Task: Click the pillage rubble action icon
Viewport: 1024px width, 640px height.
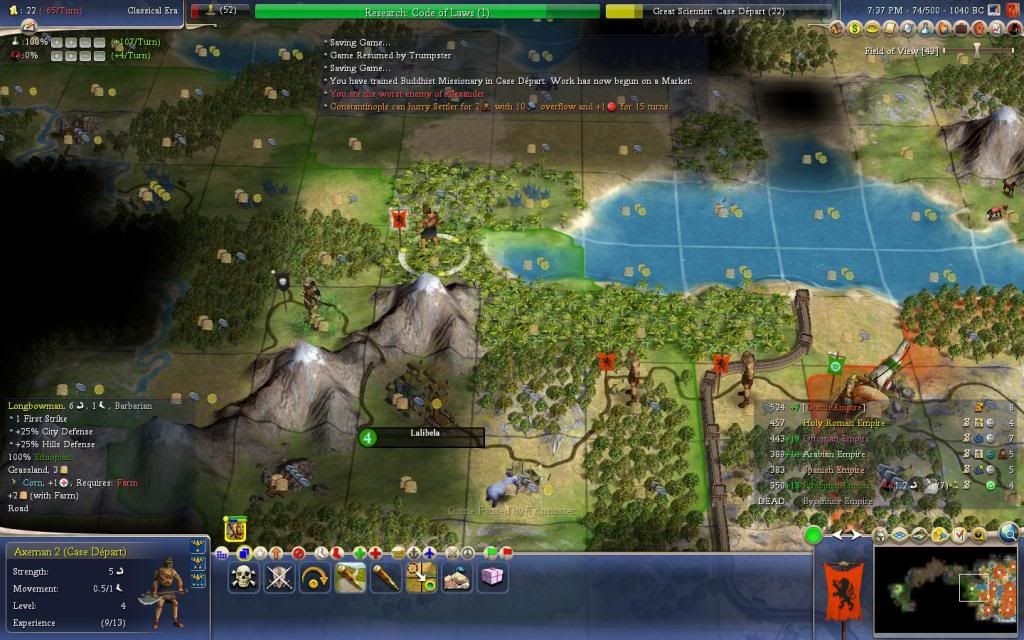Action: click(456, 577)
